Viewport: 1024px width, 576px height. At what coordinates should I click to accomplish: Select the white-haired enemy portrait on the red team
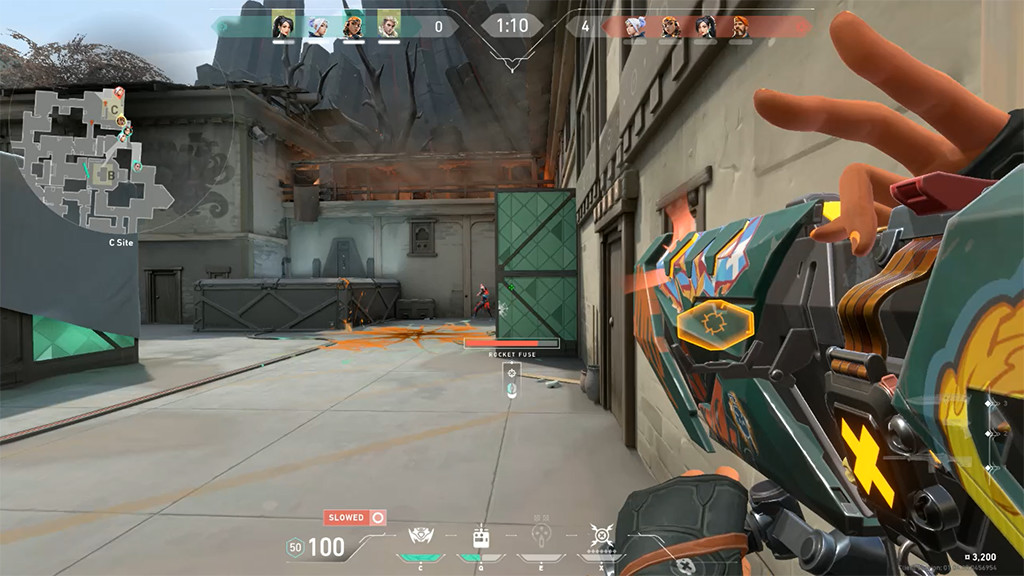tap(636, 26)
